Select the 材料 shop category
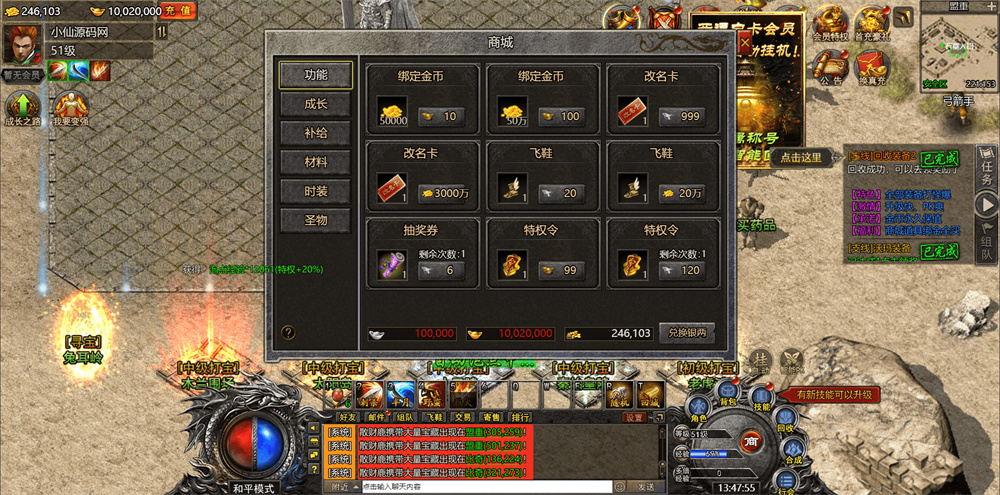Image resolution: width=1000 pixels, height=495 pixels. point(316,162)
